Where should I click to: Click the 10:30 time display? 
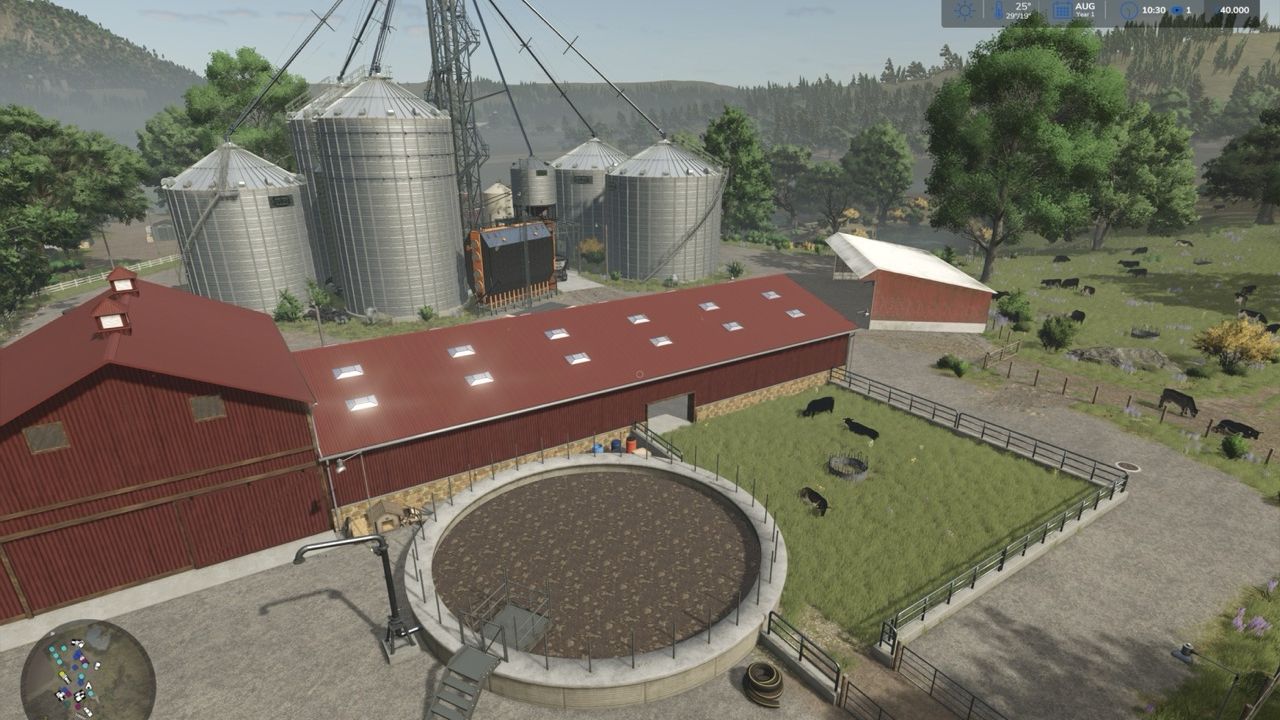pos(1155,10)
